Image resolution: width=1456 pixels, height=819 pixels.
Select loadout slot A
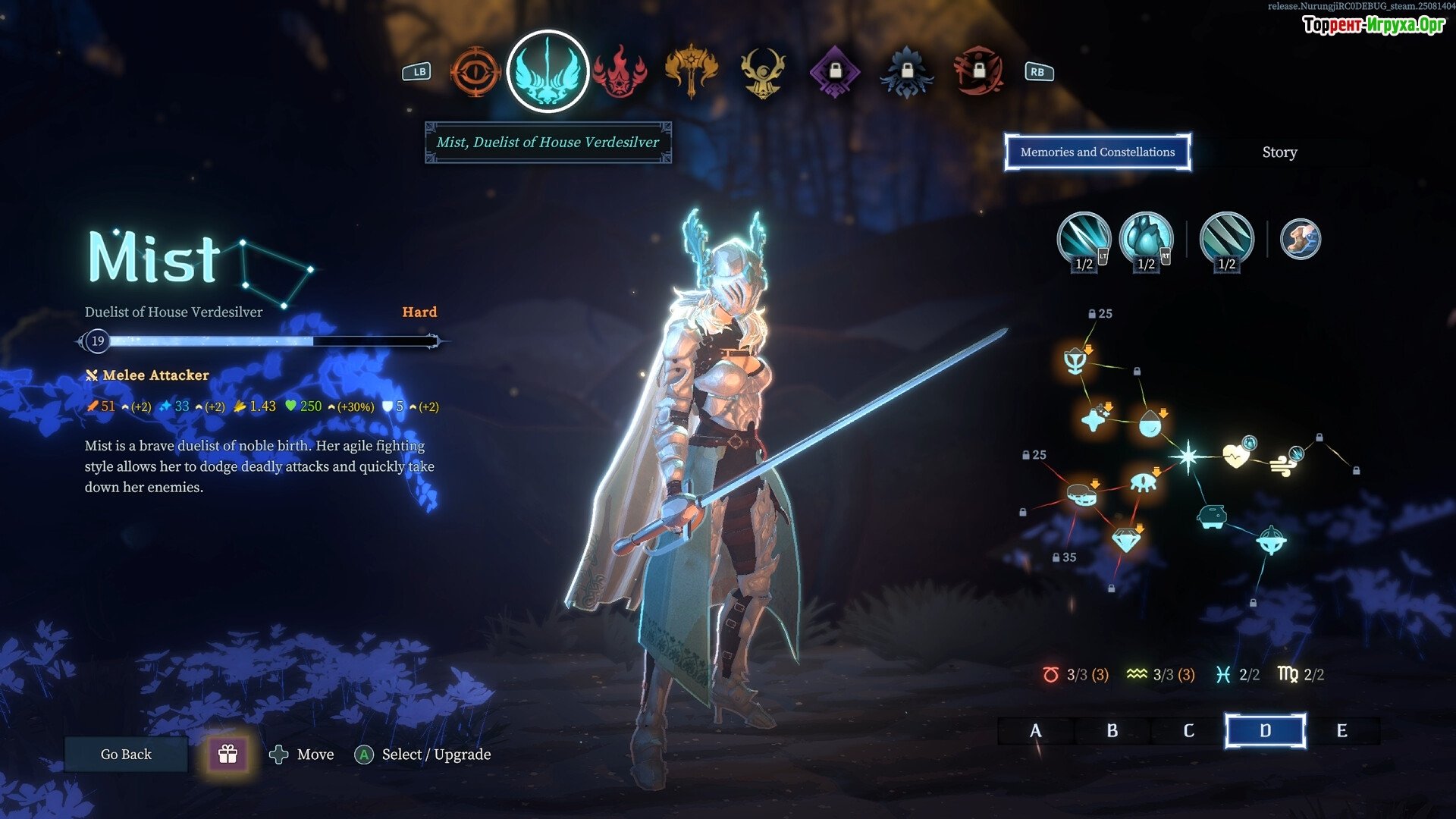[1035, 731]
